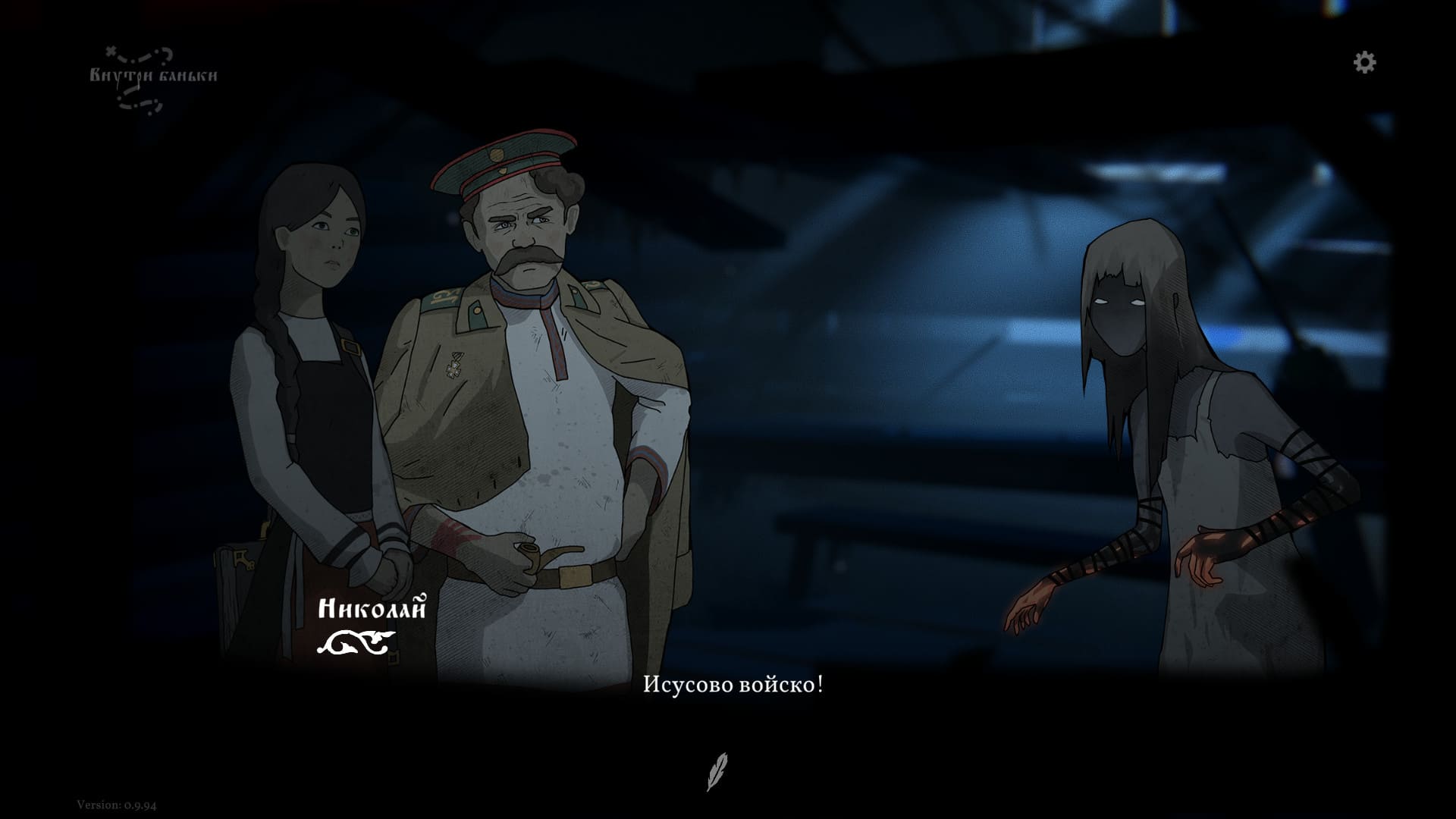
Task: Open settings via the gear icon
Action: pyautogui.click(x=1364, y=62)
